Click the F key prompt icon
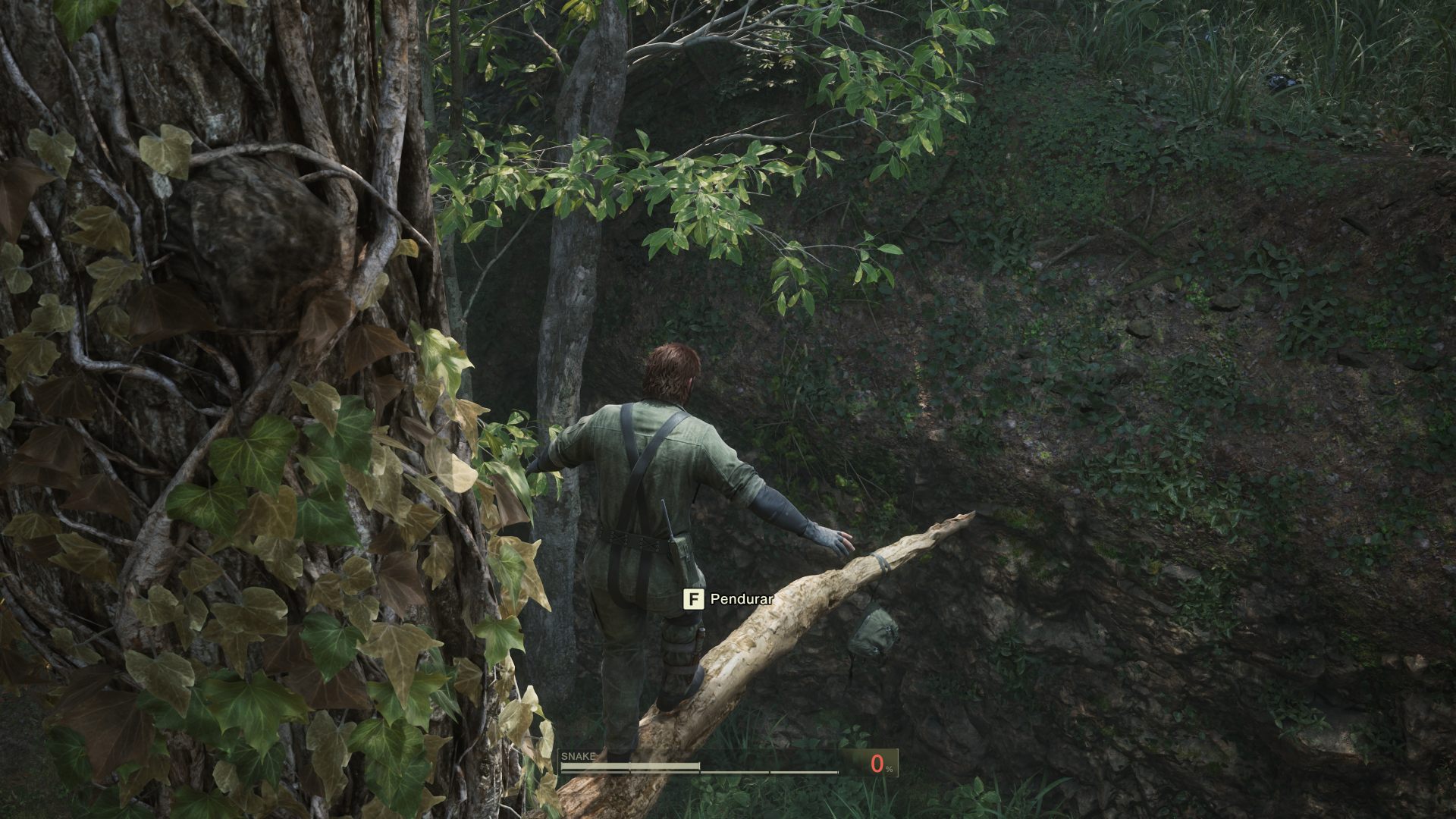1456x819 pixels. pyautogui.click(x=695, y=598)
